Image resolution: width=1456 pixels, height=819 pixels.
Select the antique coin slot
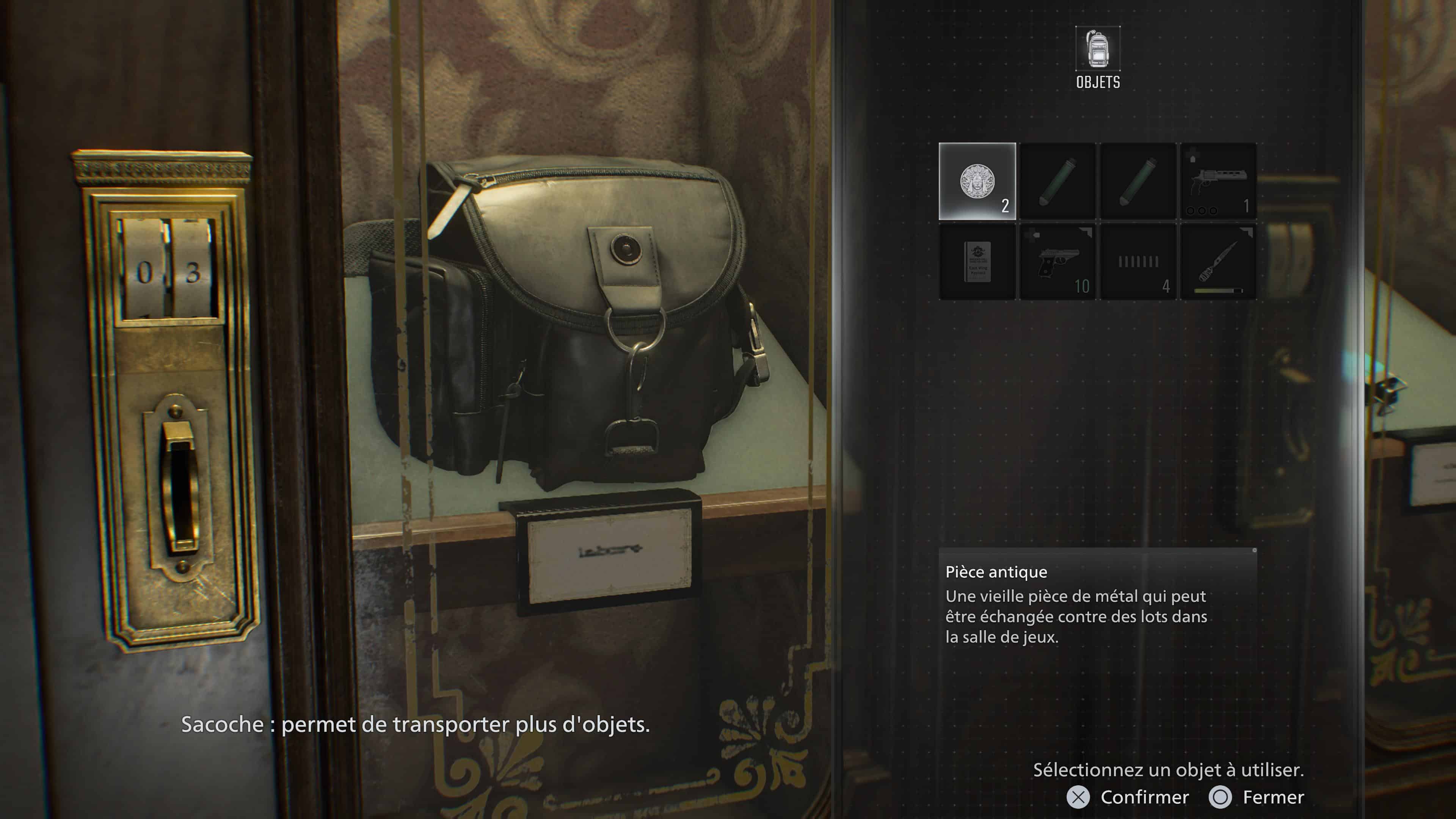977,182
